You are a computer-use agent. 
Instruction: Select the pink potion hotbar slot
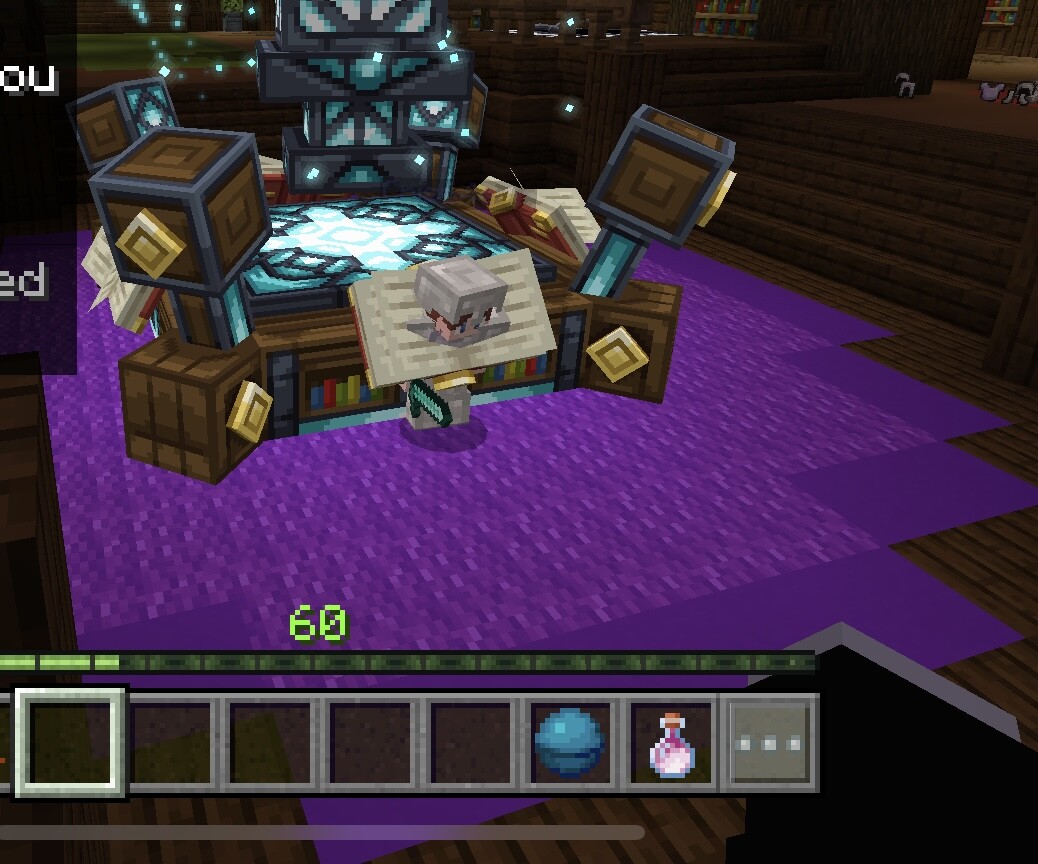[x=669, y=743]
